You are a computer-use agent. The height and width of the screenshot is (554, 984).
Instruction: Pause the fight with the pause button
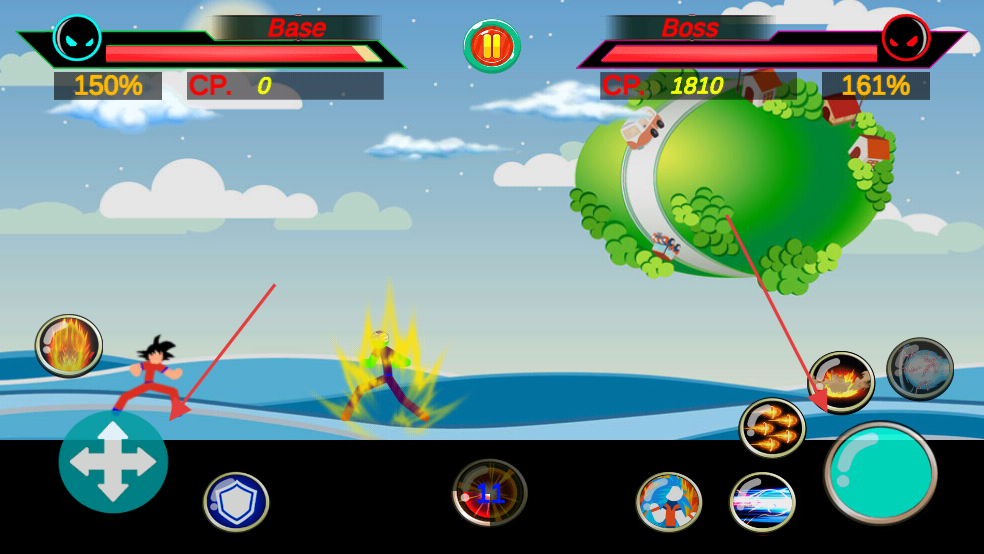[491, 46]
